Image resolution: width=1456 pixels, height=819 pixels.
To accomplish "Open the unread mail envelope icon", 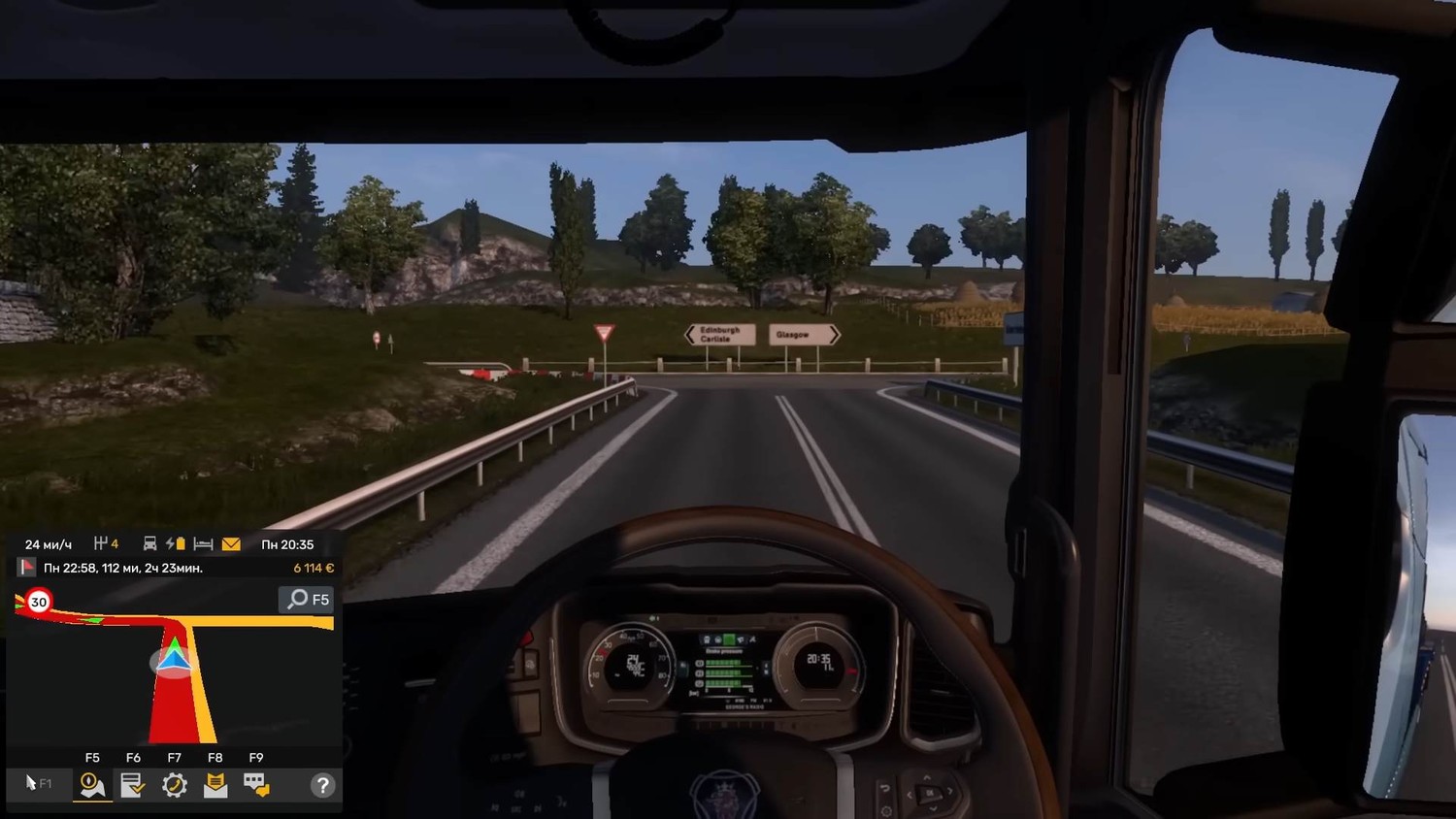I will (x=231, y=544).
